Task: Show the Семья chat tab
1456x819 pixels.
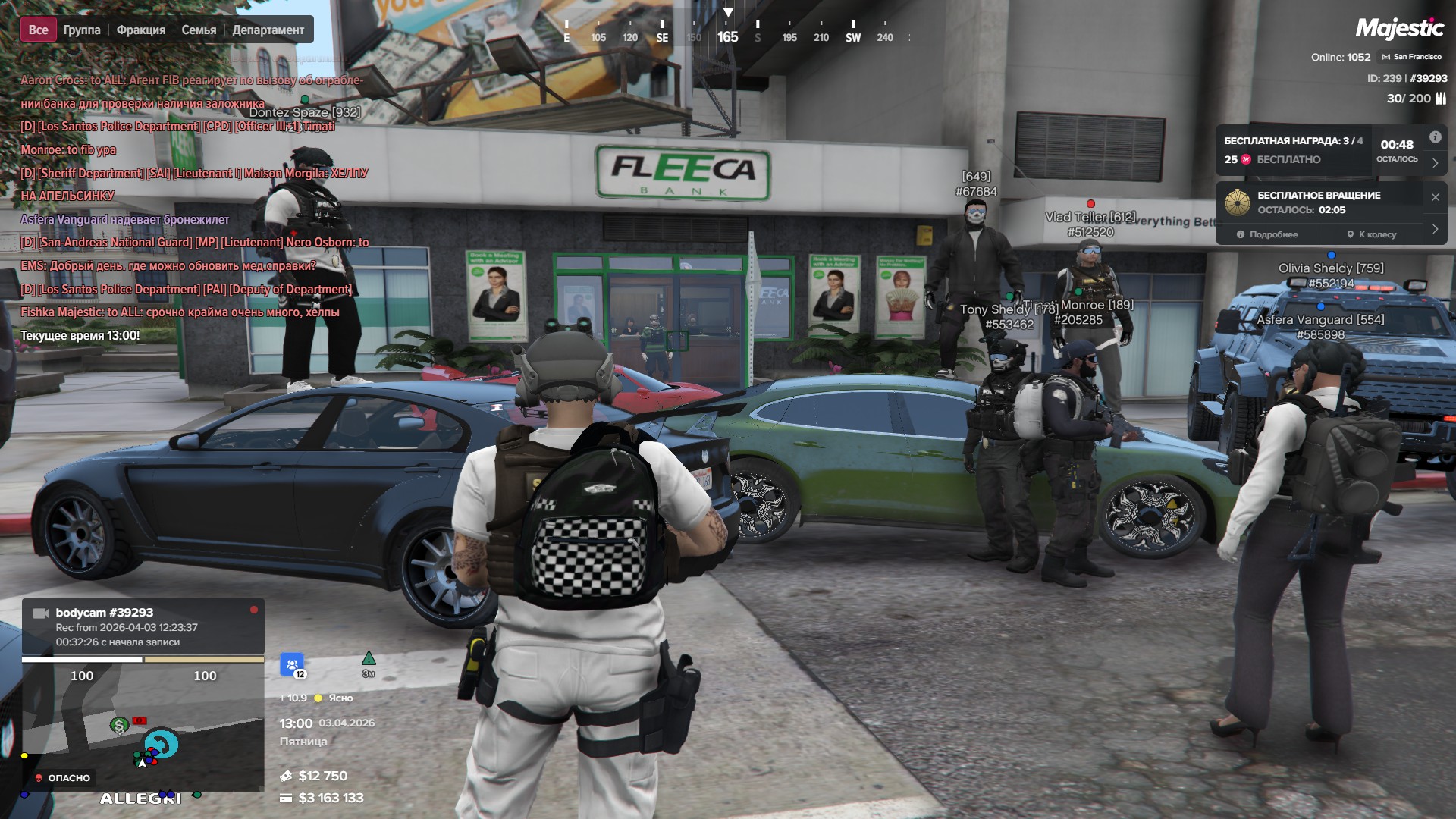Action: point(199,30)
